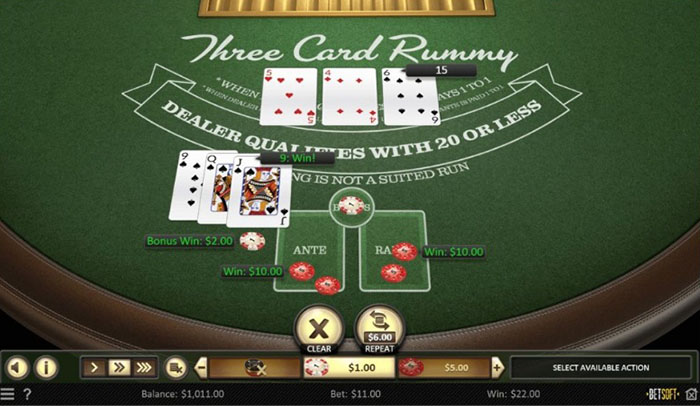Select the triple-arrow turbo speed

point(143,367)
